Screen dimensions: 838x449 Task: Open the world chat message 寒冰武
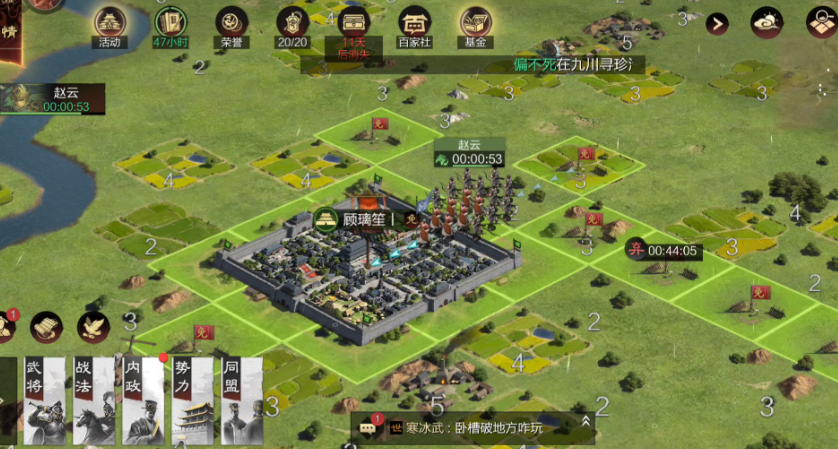[x=480, y=428]
